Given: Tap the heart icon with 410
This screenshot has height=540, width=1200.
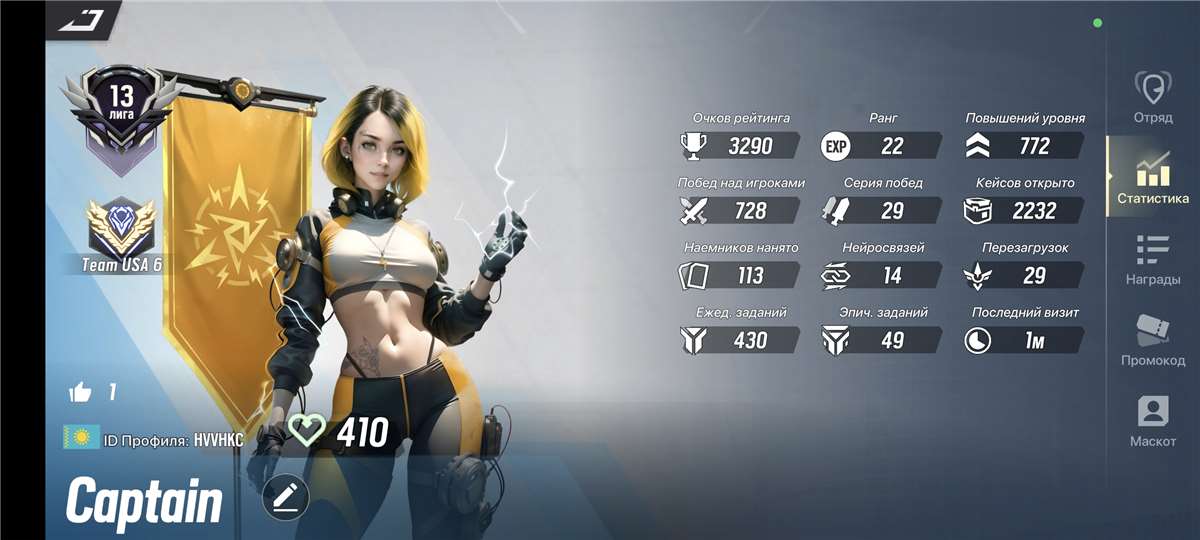Looking at the screenshot, I should click(x=307, y=431).
